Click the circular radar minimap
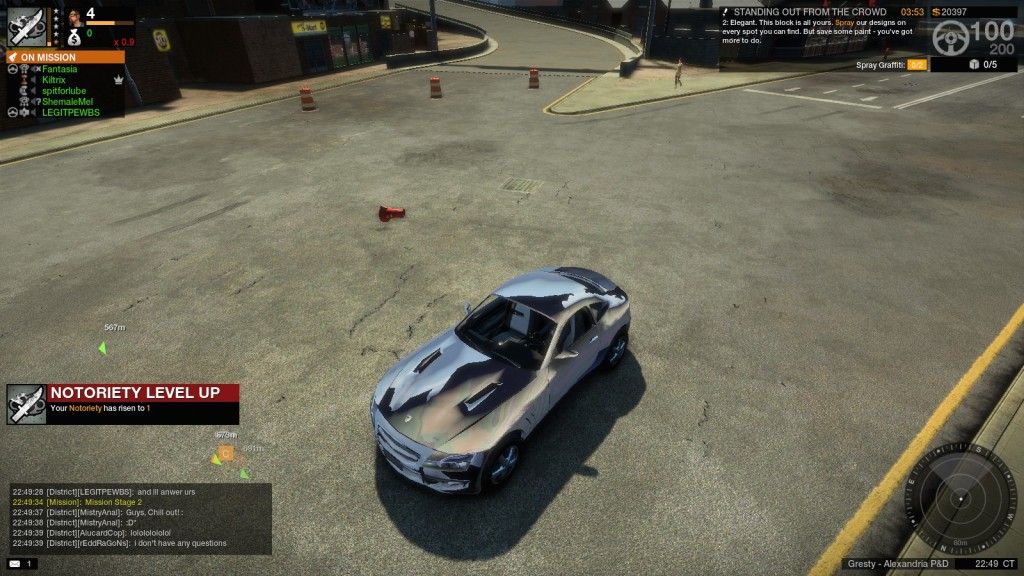 [960, 498]
